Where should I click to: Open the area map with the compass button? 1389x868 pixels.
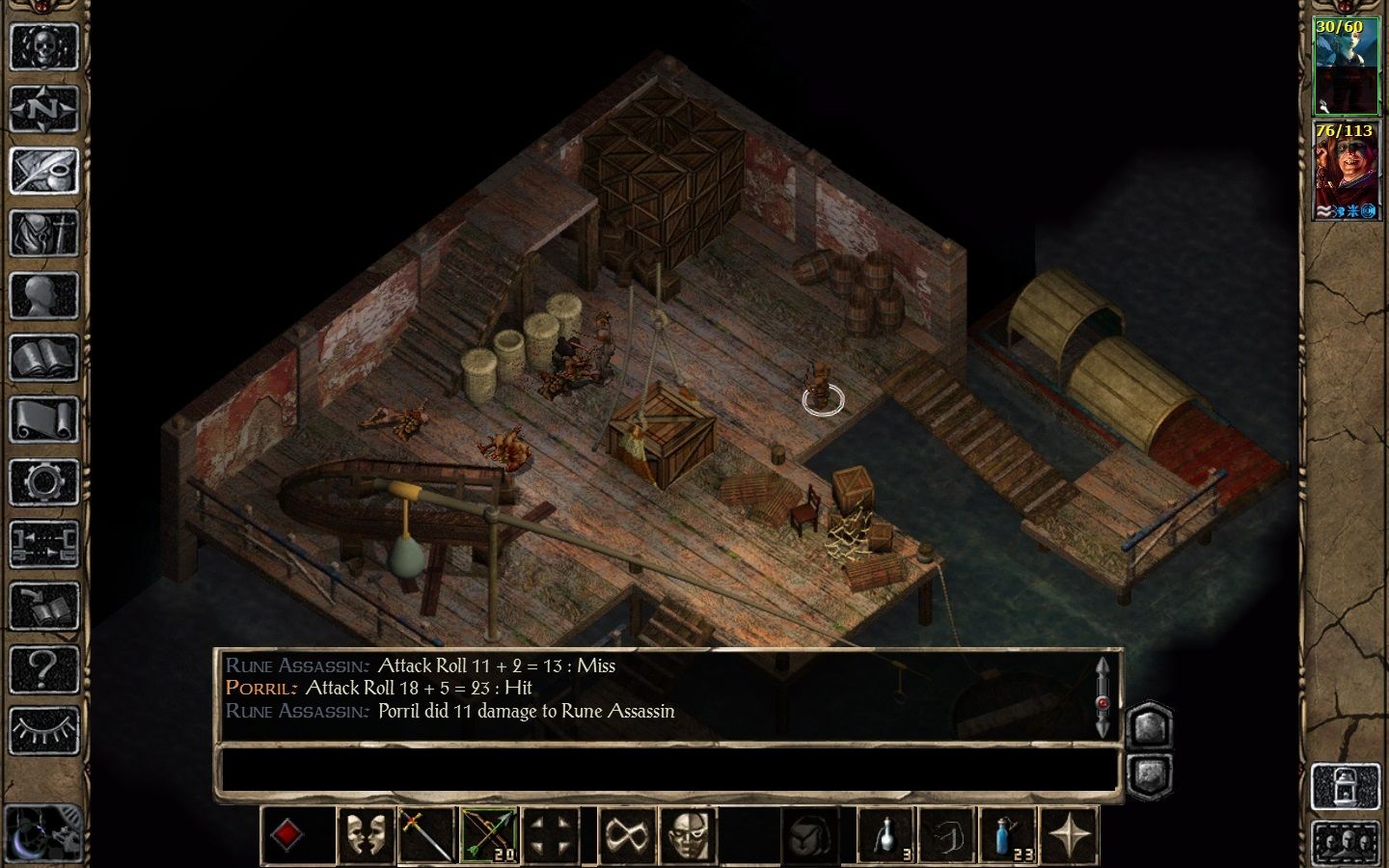43,109
